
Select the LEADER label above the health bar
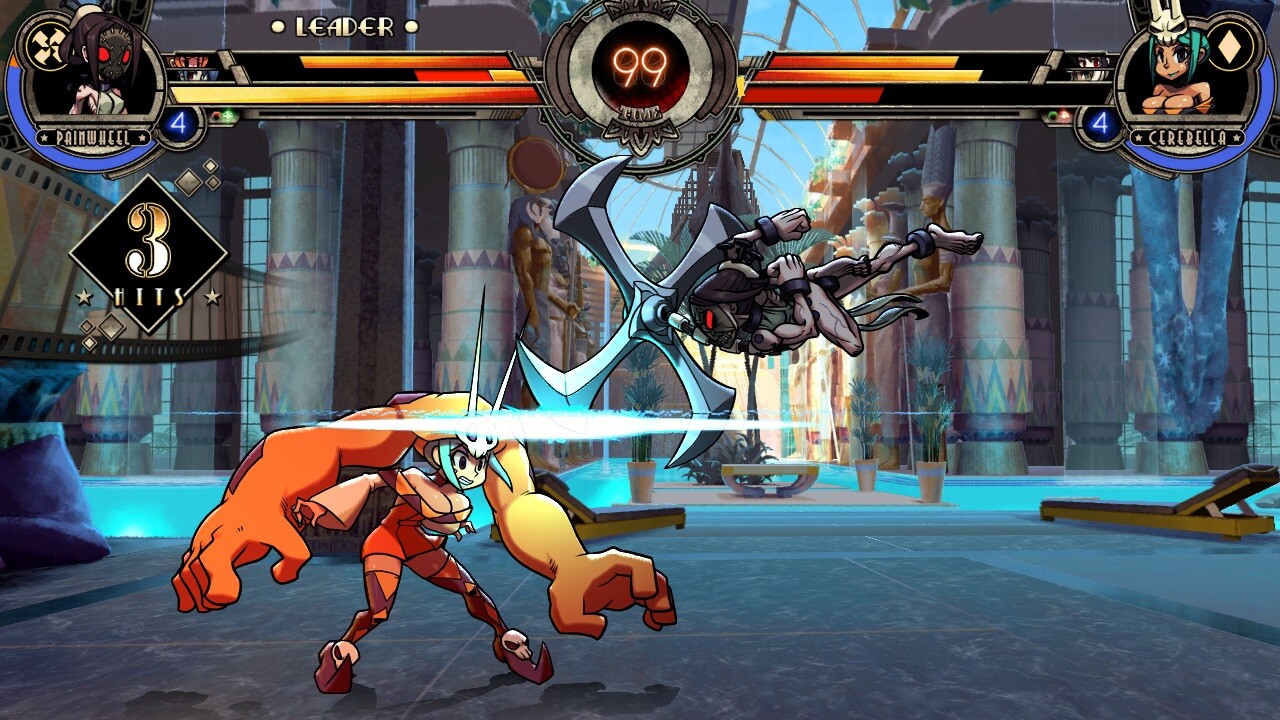345,28
